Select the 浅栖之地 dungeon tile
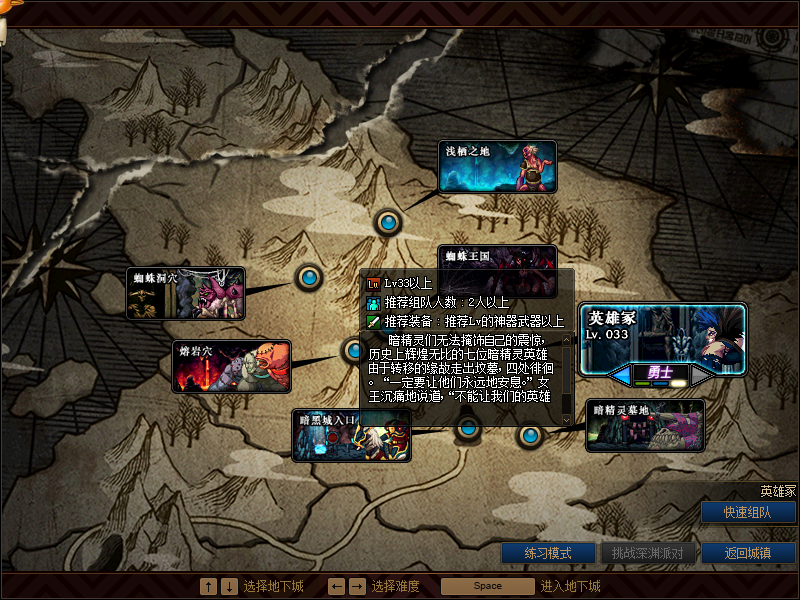 (x=497, y=167)
